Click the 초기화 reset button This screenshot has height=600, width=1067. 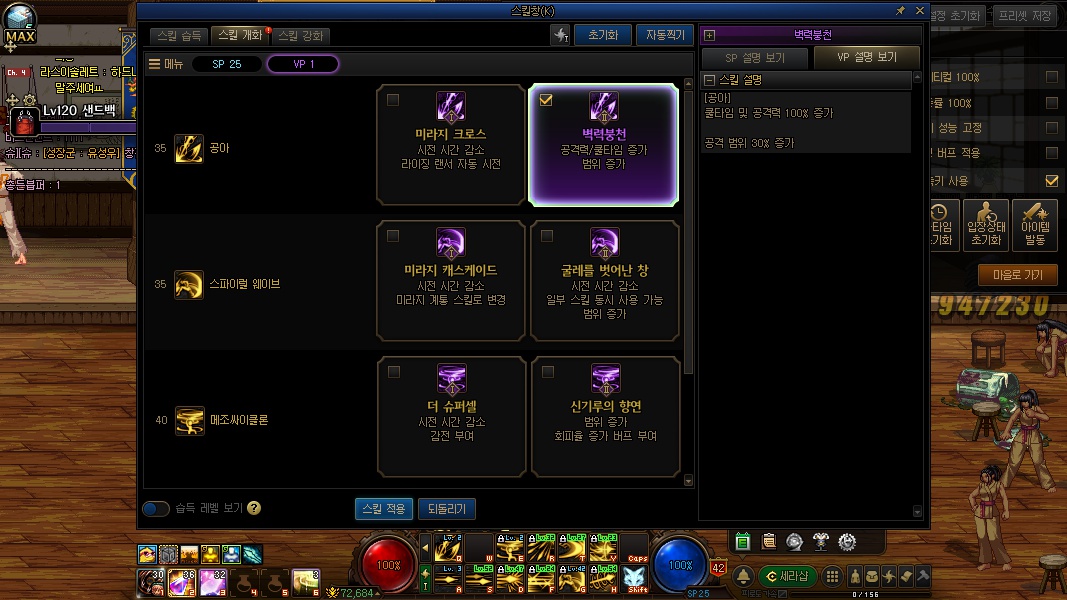pos(603,35)
